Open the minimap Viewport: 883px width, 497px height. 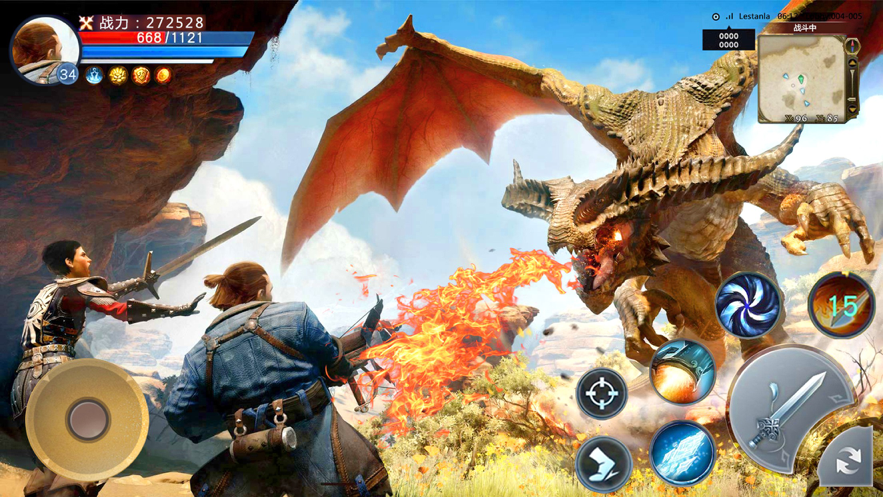(x=800, y=78)
